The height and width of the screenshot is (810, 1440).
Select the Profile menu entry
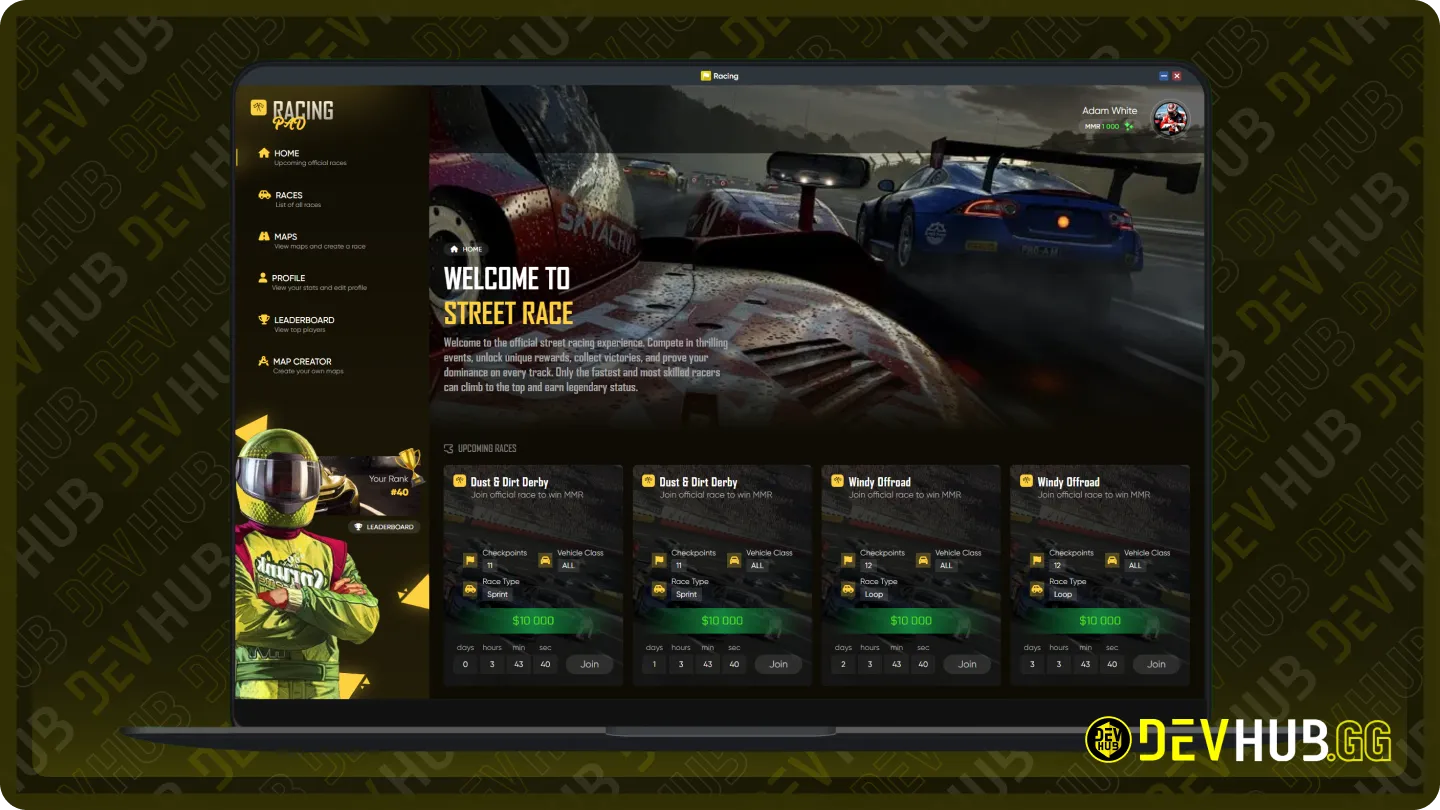click(288, 279)
